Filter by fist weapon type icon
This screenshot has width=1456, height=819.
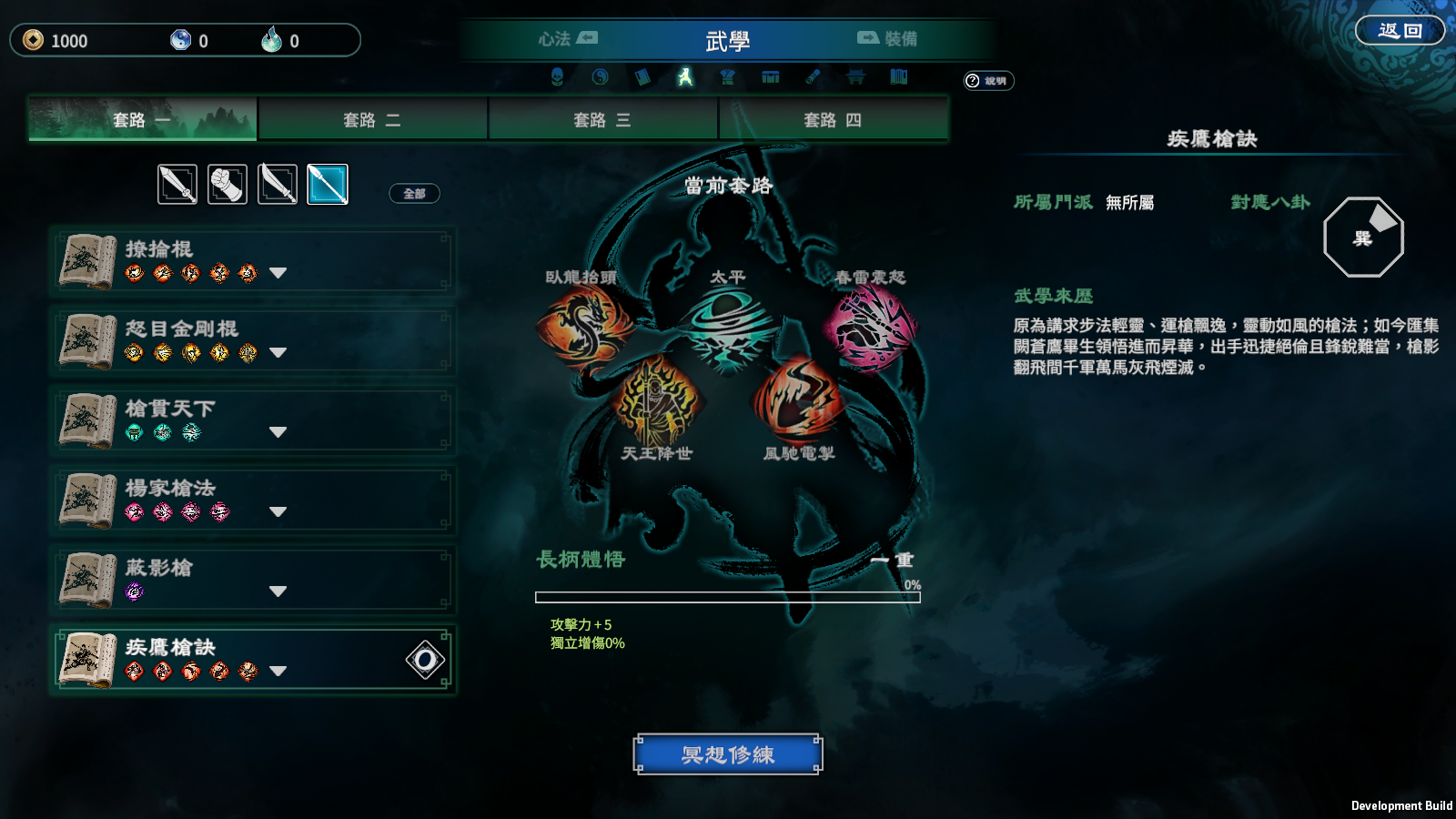coord(227,185)
